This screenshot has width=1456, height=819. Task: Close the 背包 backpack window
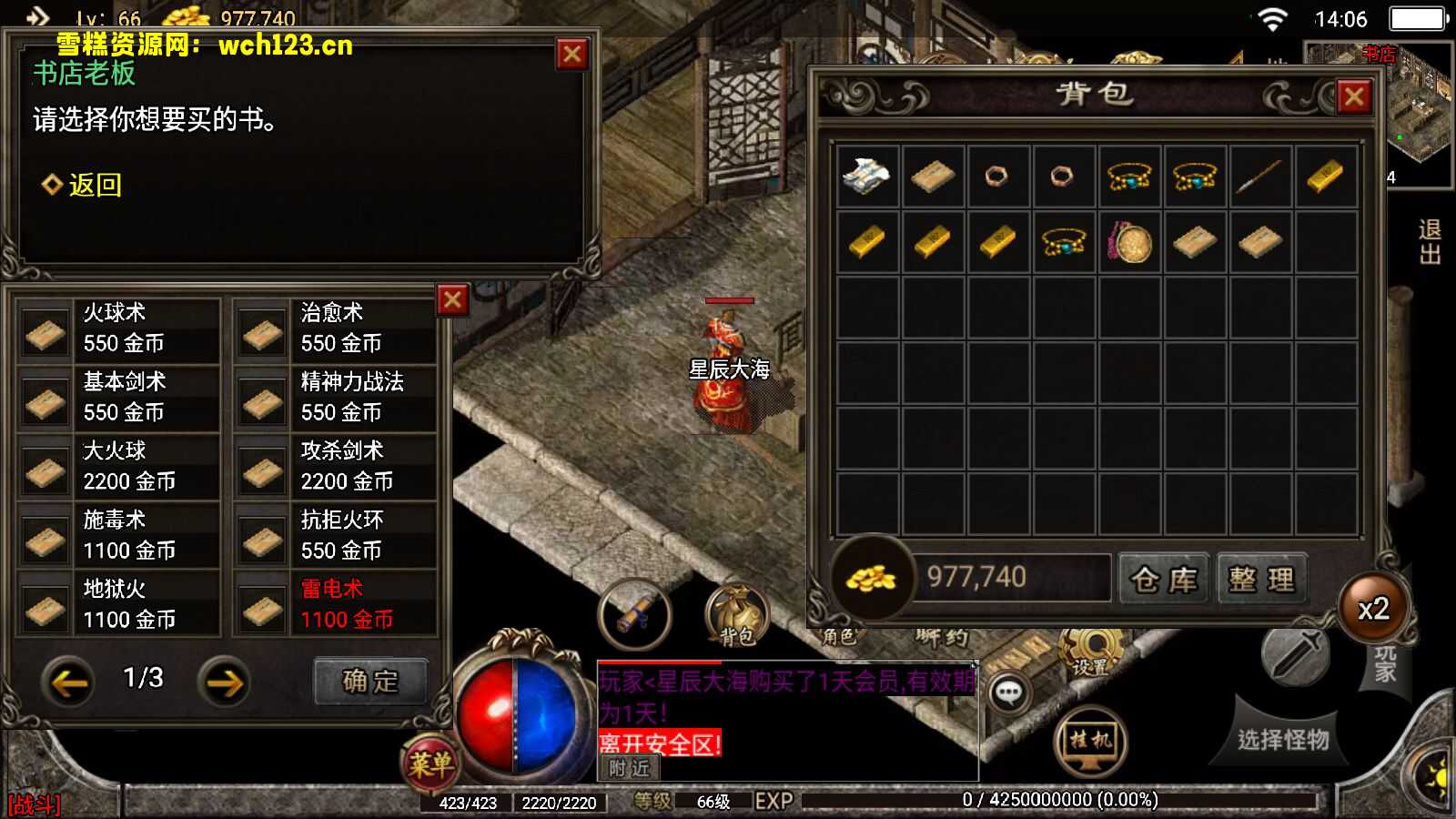pos(1353,96)
